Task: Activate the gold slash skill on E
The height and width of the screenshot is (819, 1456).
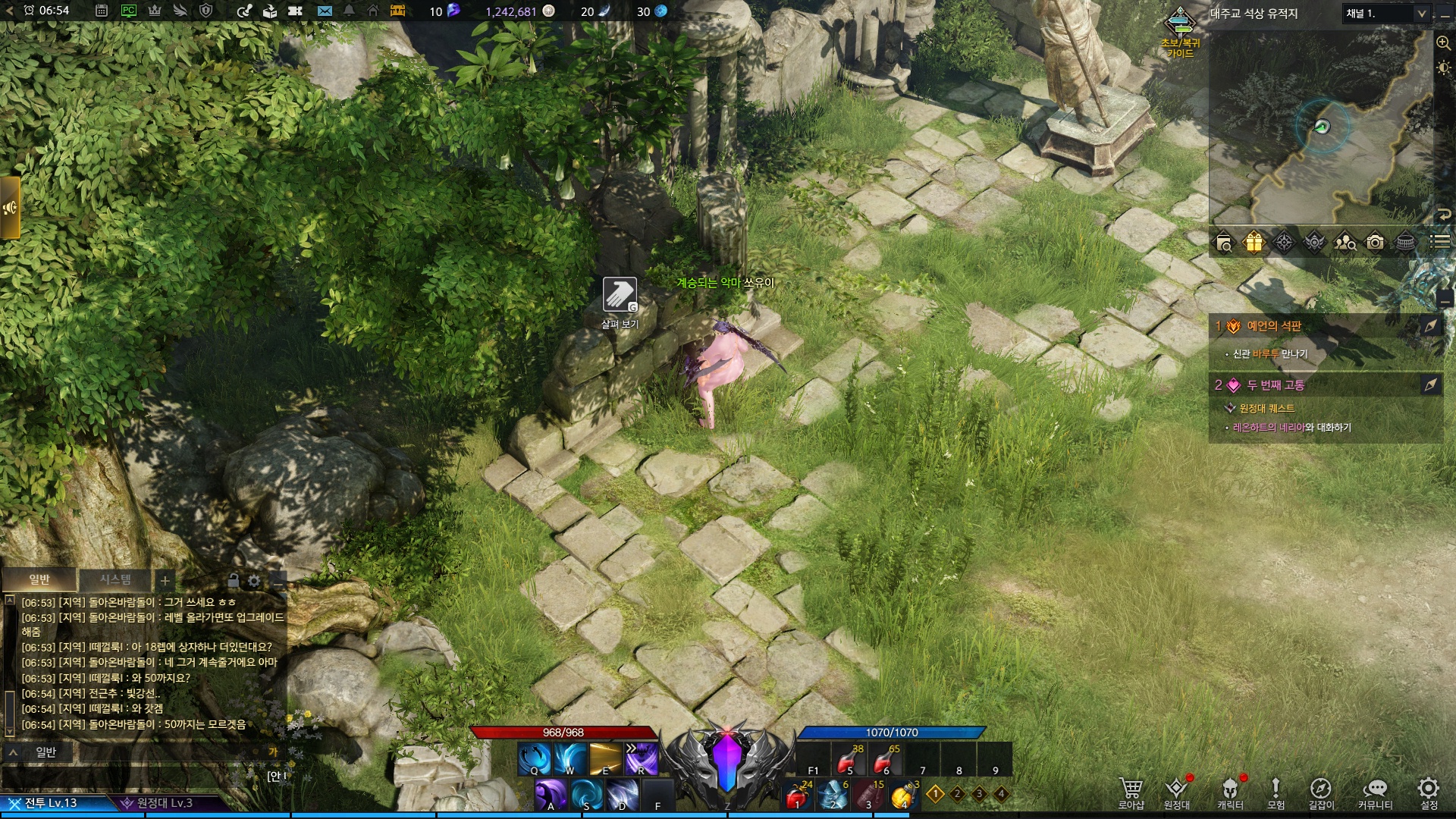Action: coord(605,758)
